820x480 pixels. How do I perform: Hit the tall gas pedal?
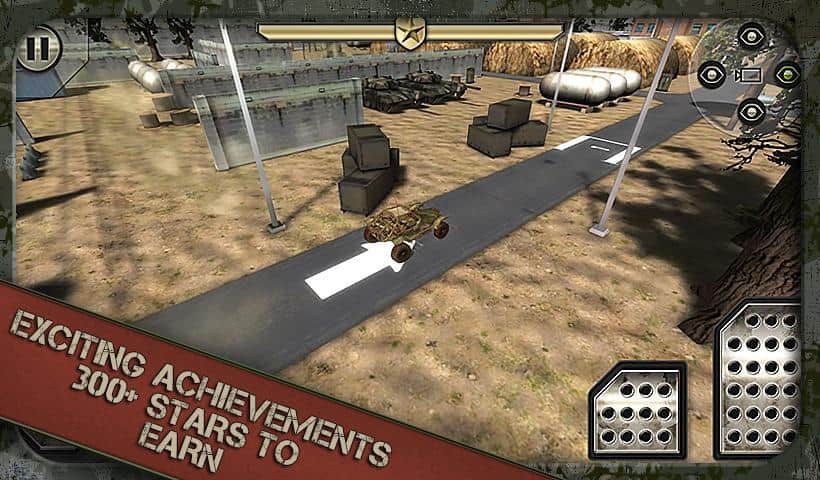(762, 380)
